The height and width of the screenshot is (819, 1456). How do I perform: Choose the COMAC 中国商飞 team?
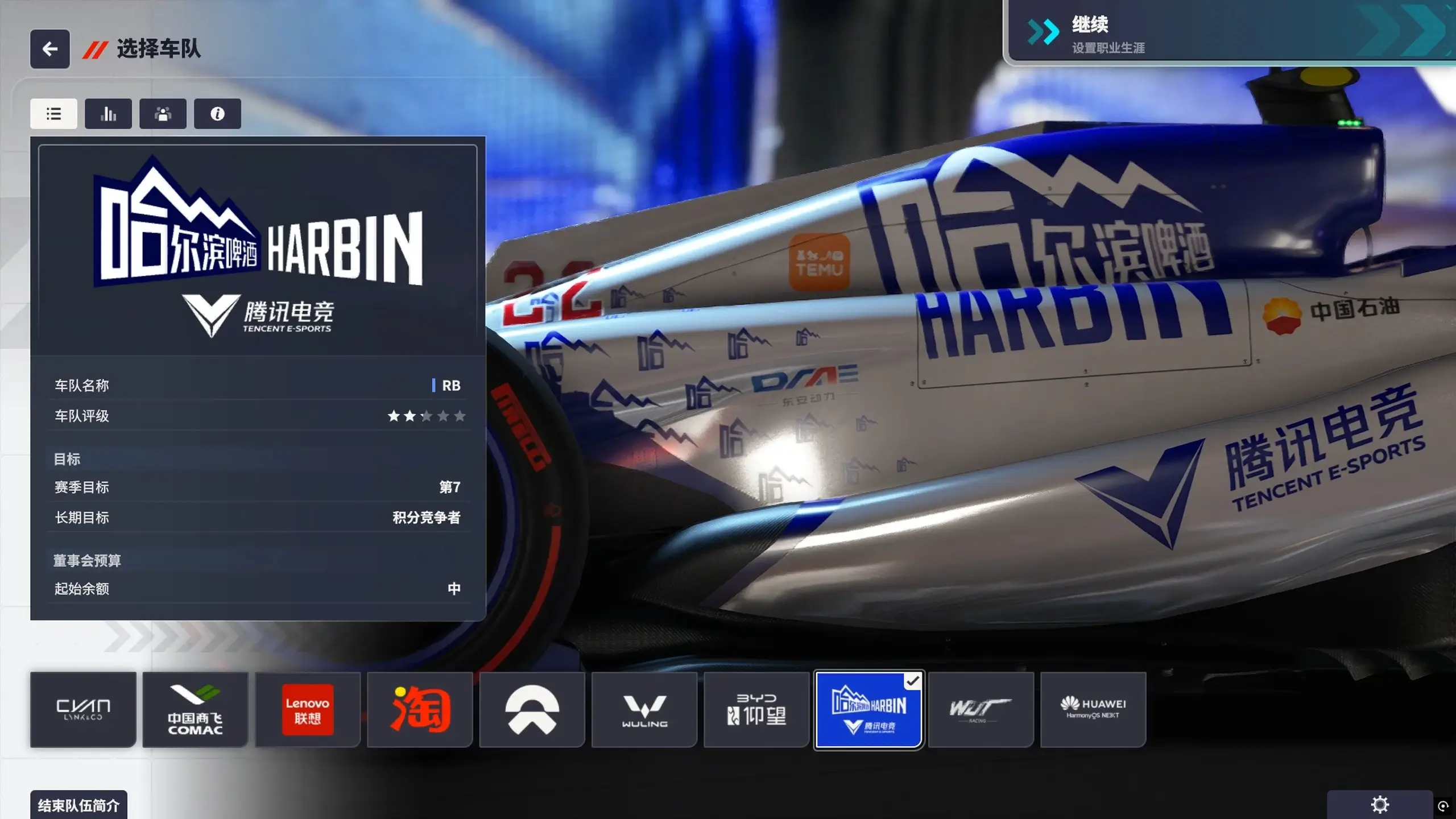195,709
